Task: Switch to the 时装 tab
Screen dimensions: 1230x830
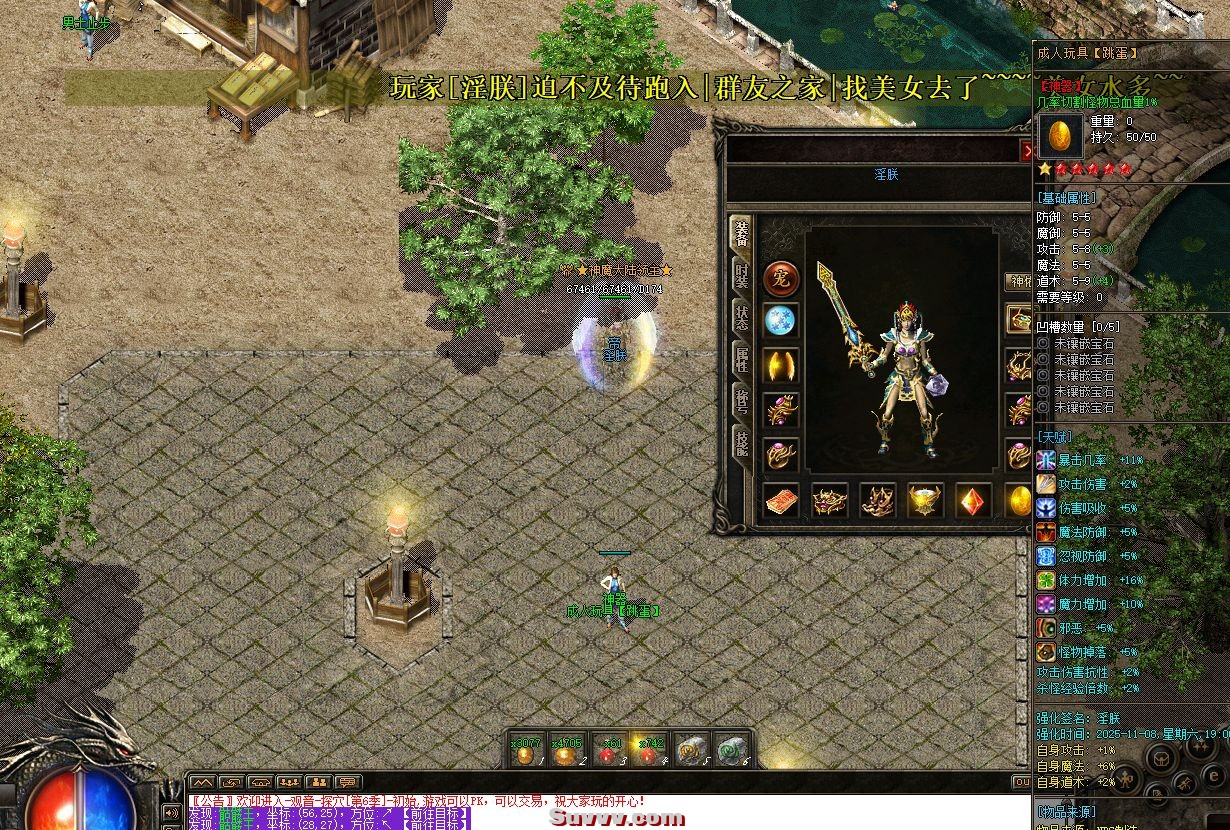Action: click(741, 277)
